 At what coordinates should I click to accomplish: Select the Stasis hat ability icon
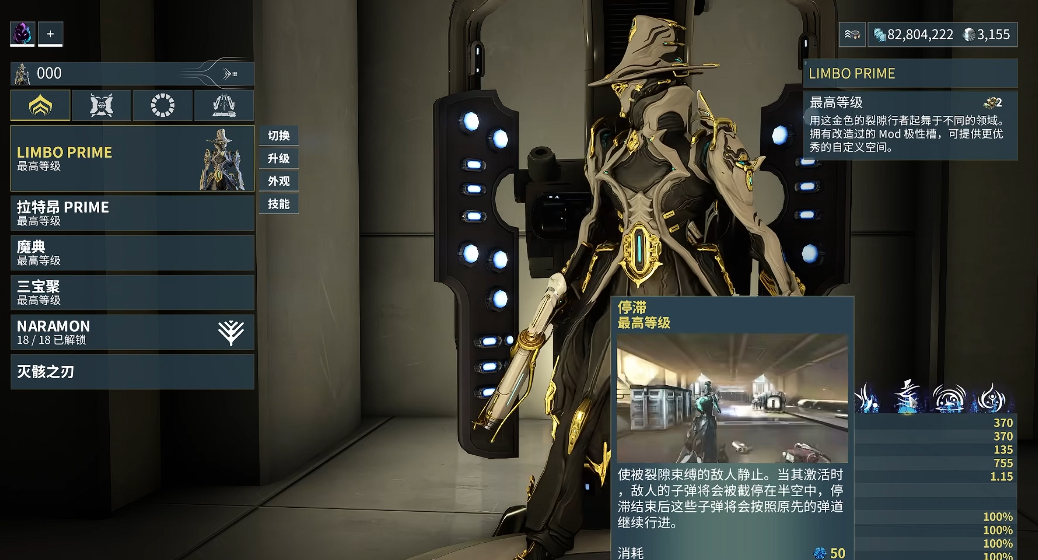pos(909,397)
